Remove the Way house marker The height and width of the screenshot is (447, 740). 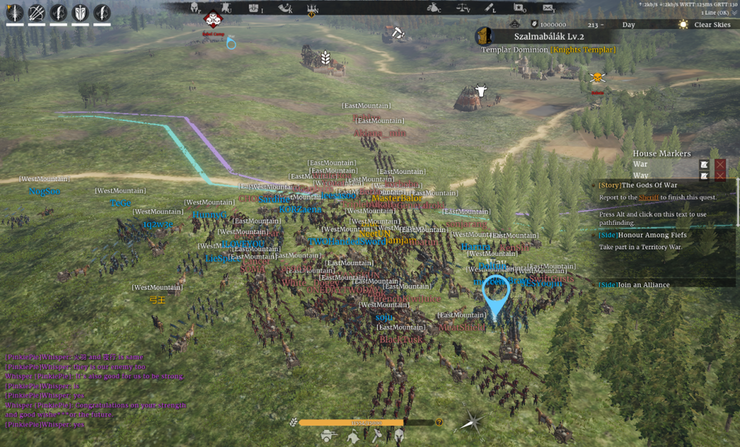click(x=720, y=176)
